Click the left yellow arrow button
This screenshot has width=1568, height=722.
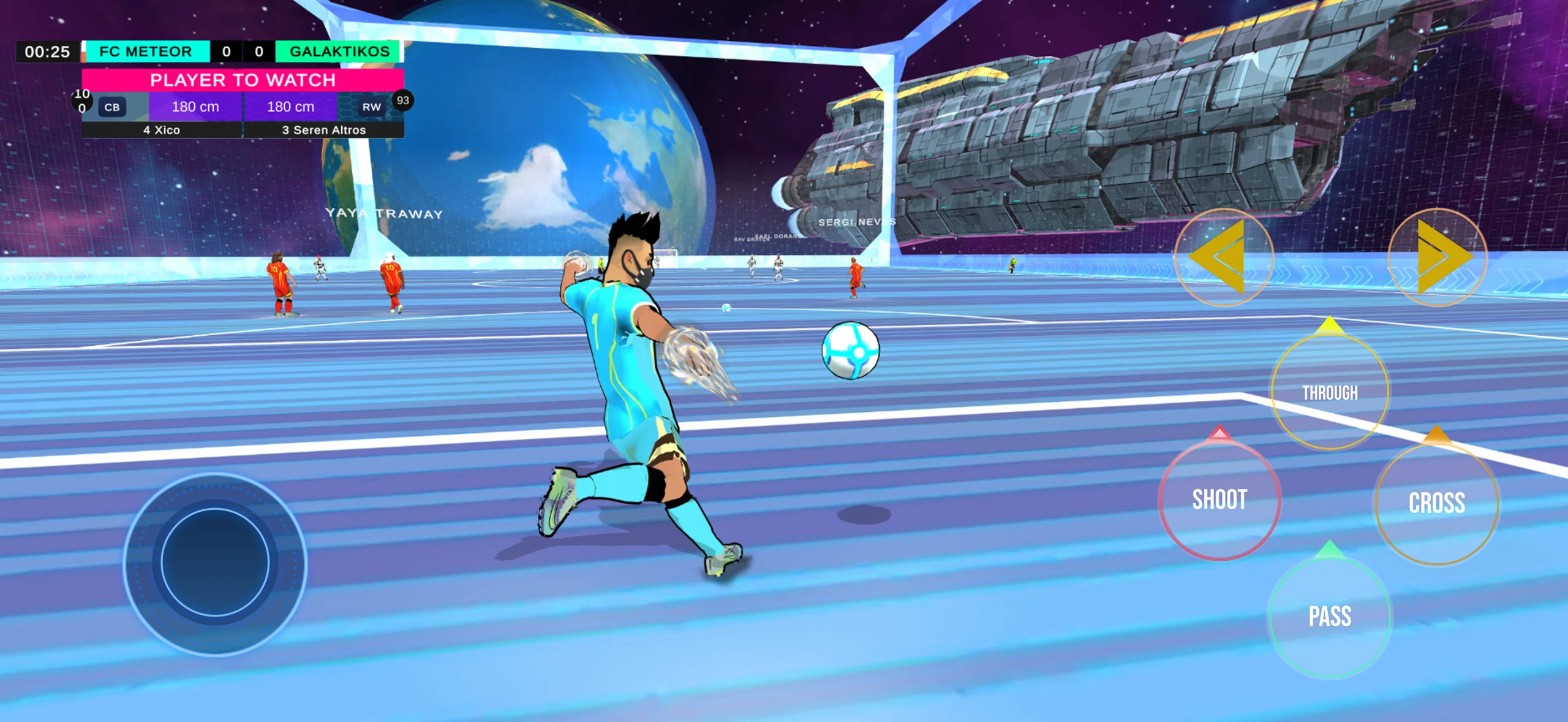pos(1224,257)
